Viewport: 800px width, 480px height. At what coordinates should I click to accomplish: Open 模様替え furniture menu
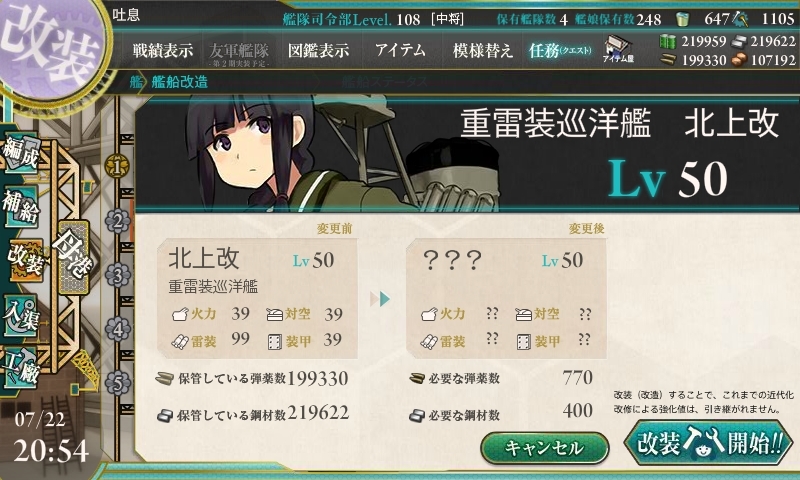tap(483, 50)
